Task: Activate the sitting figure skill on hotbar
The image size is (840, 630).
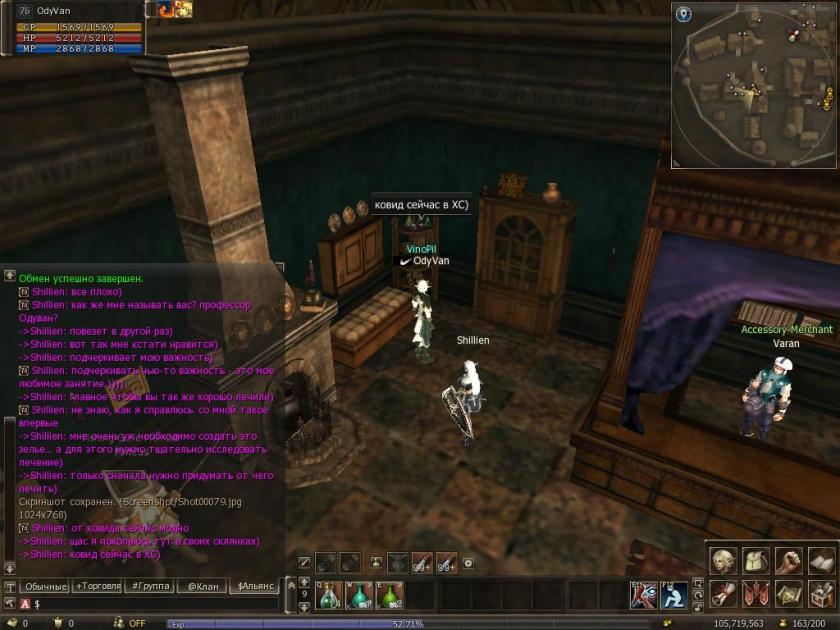Action: (x=673, y=595)
